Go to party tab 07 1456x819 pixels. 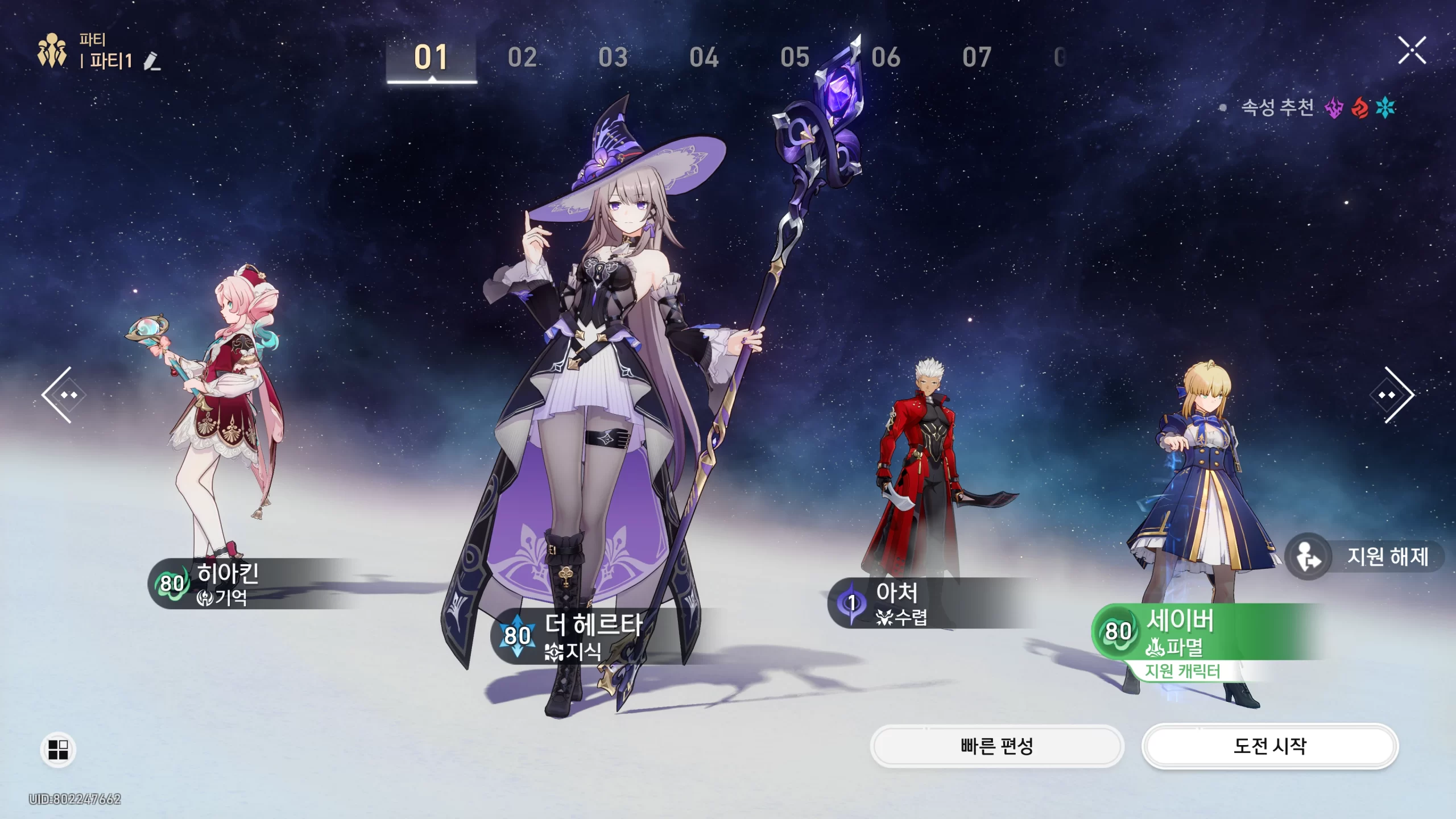point(977,57)
